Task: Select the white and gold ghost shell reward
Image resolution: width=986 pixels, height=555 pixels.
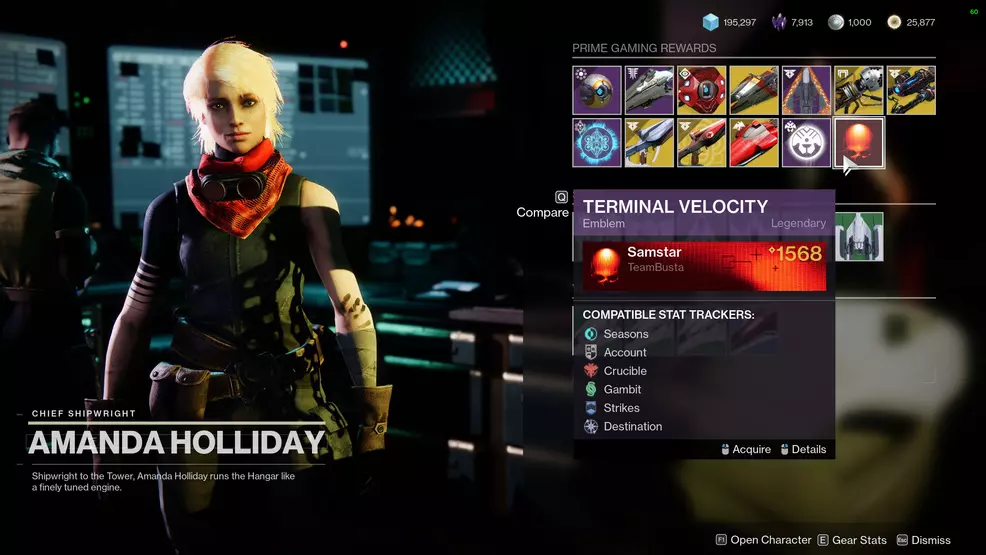Action: pos(598,90)
